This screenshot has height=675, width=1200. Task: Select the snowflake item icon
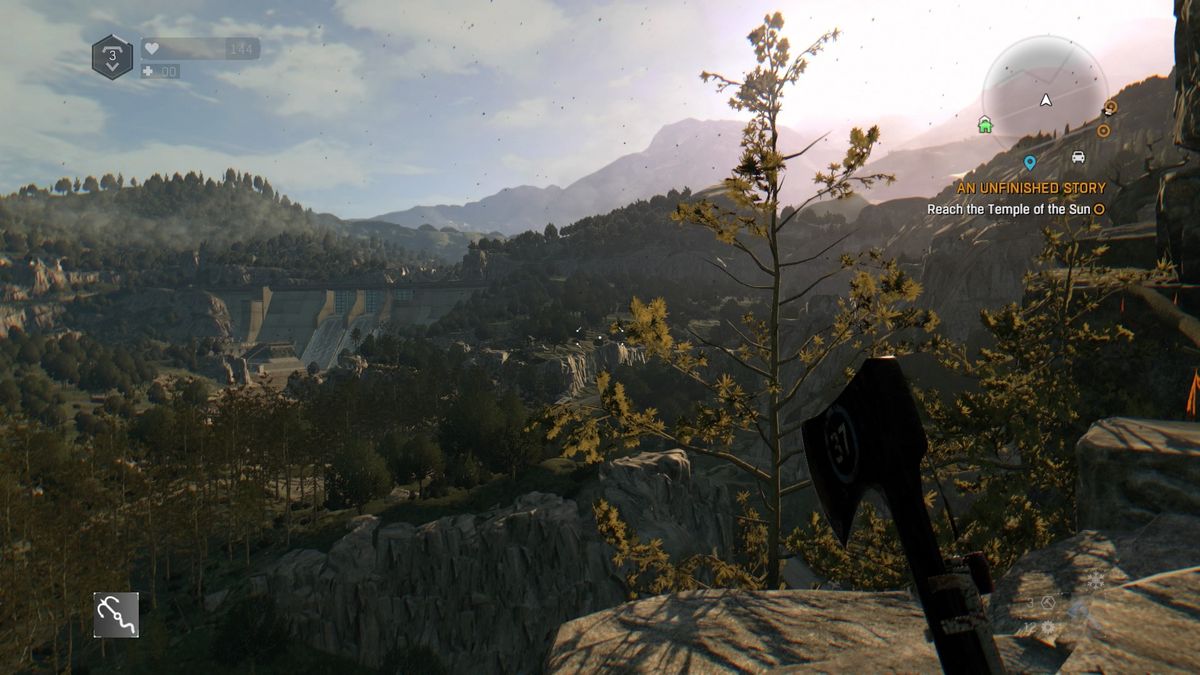click(1097, 580)
